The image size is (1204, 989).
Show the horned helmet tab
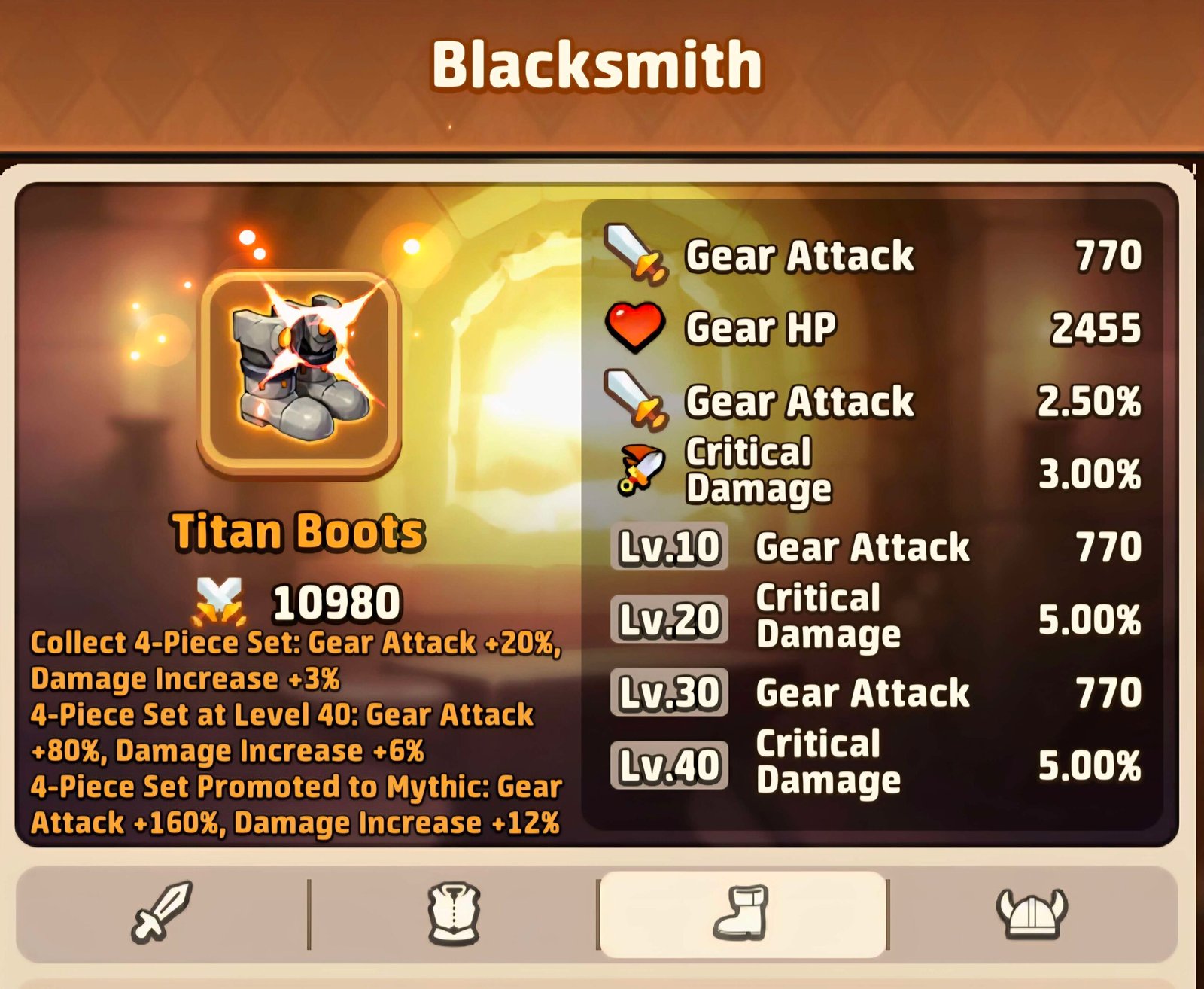point(1032,913)
